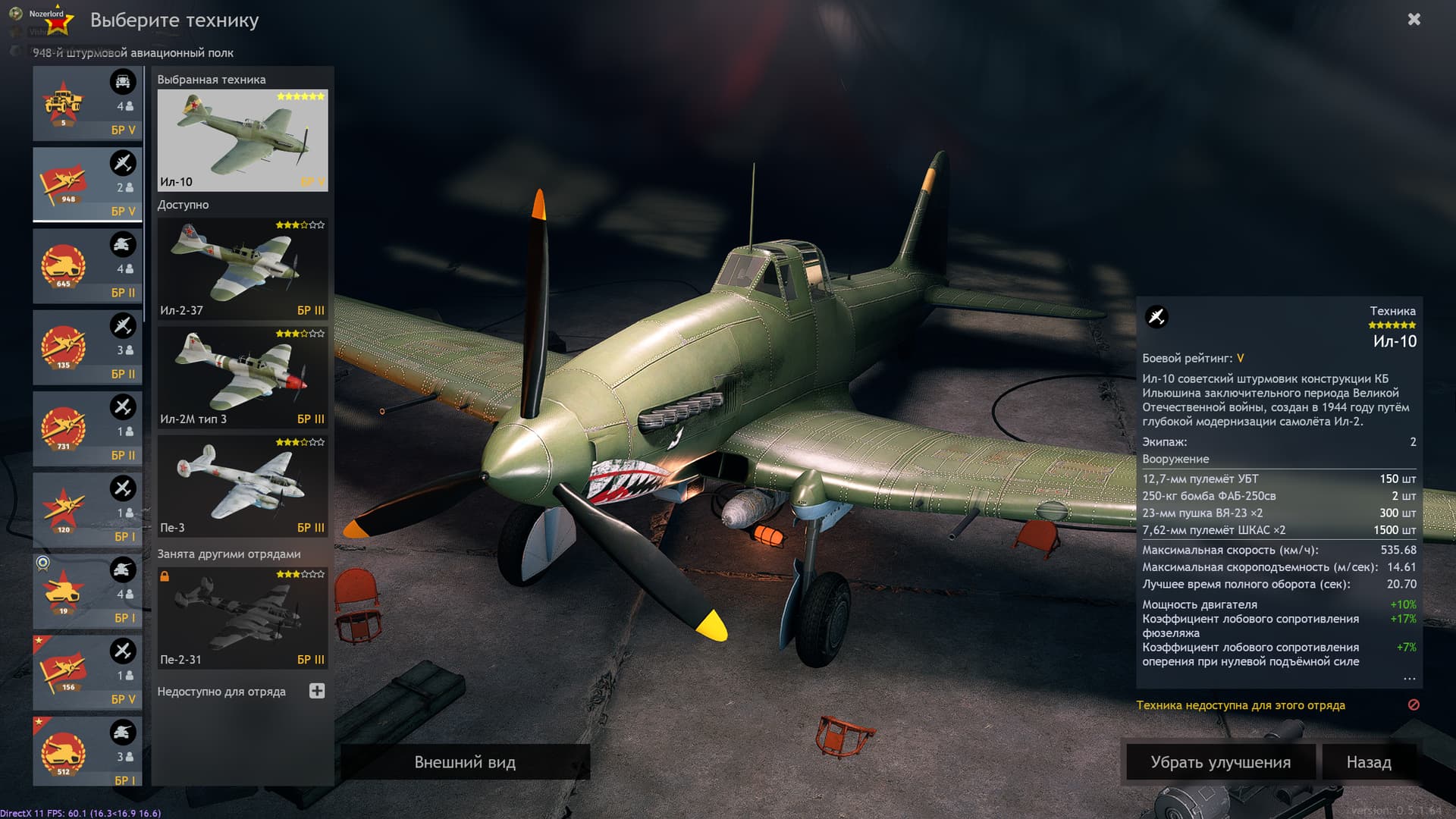Expand the Недоступно для отряда section
This screenshot has height=819, width=1456.
point(317,691)
